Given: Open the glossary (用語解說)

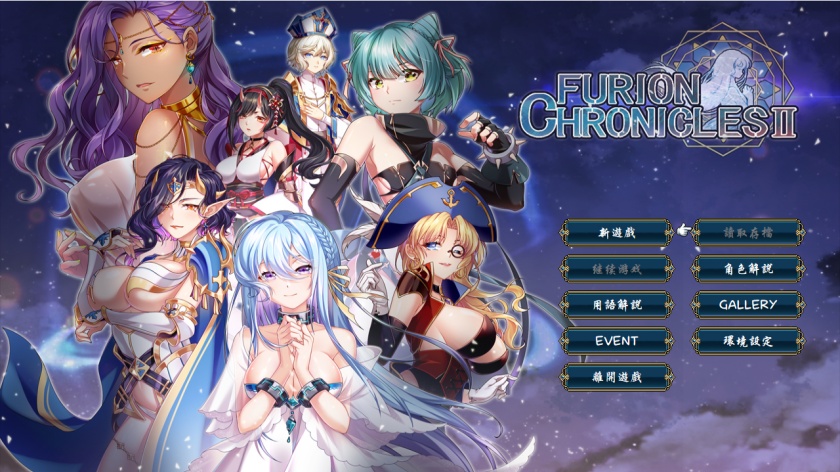Looking at the screenshot, I should click(x=617, y=304).
